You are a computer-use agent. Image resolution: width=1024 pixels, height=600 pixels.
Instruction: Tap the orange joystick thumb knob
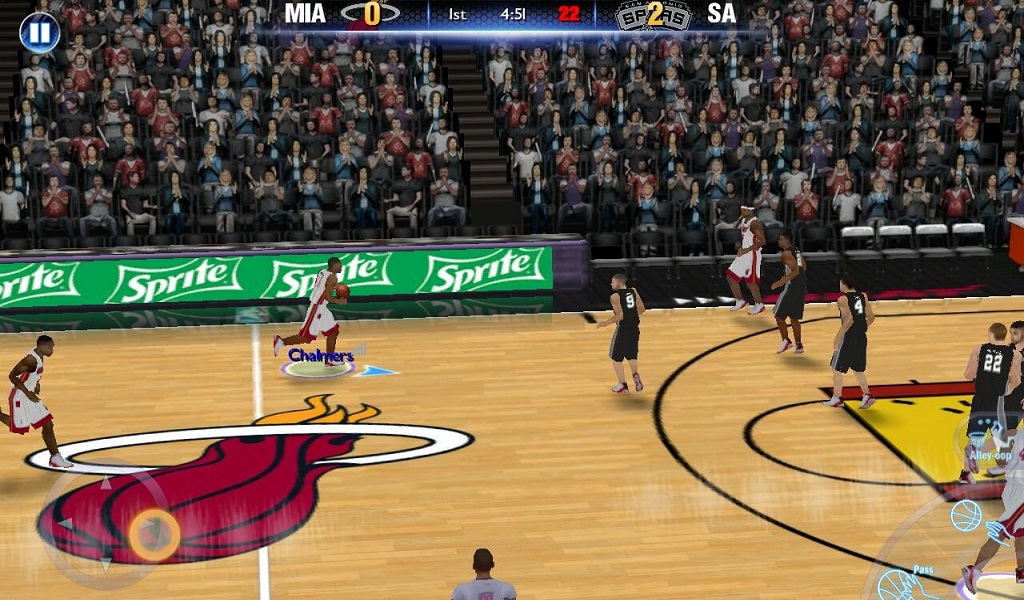tap(154, 535)
